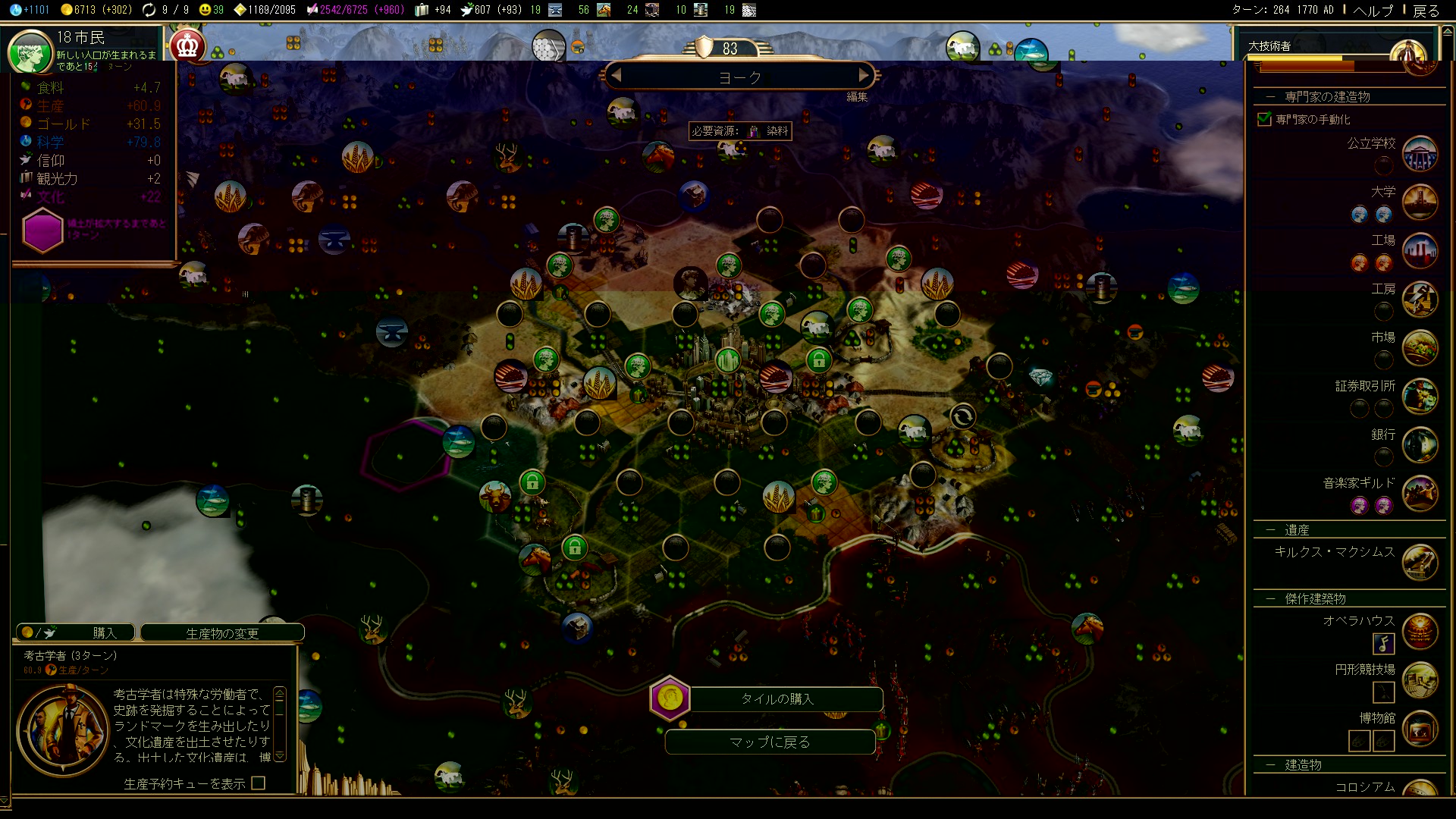Image resolution: width=1456 pixels, height=819 pixels.
Task: Go to the previous city arrow
Action: tap(616, 76)
